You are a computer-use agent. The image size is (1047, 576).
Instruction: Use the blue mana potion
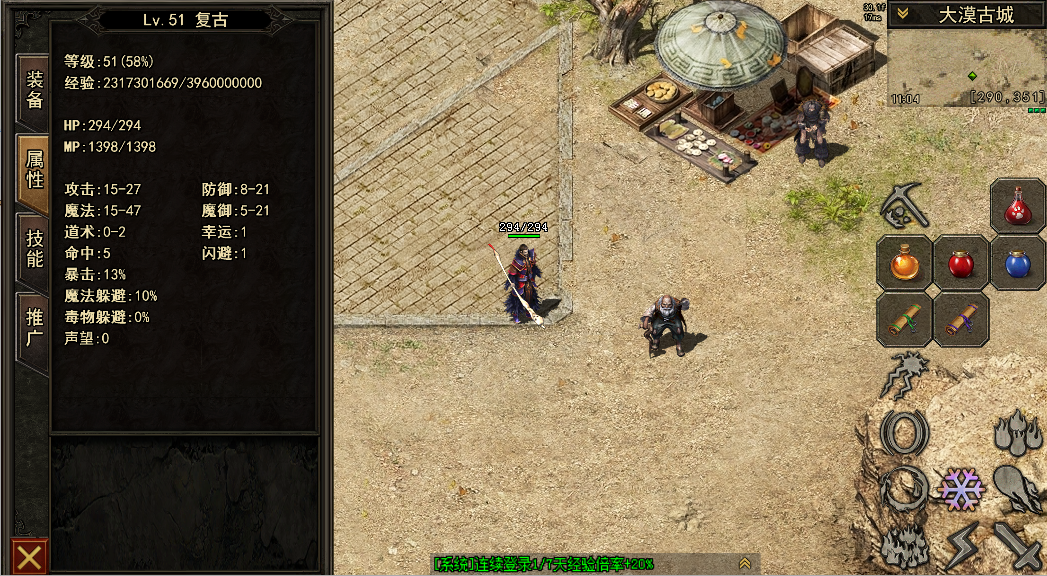1018,263
